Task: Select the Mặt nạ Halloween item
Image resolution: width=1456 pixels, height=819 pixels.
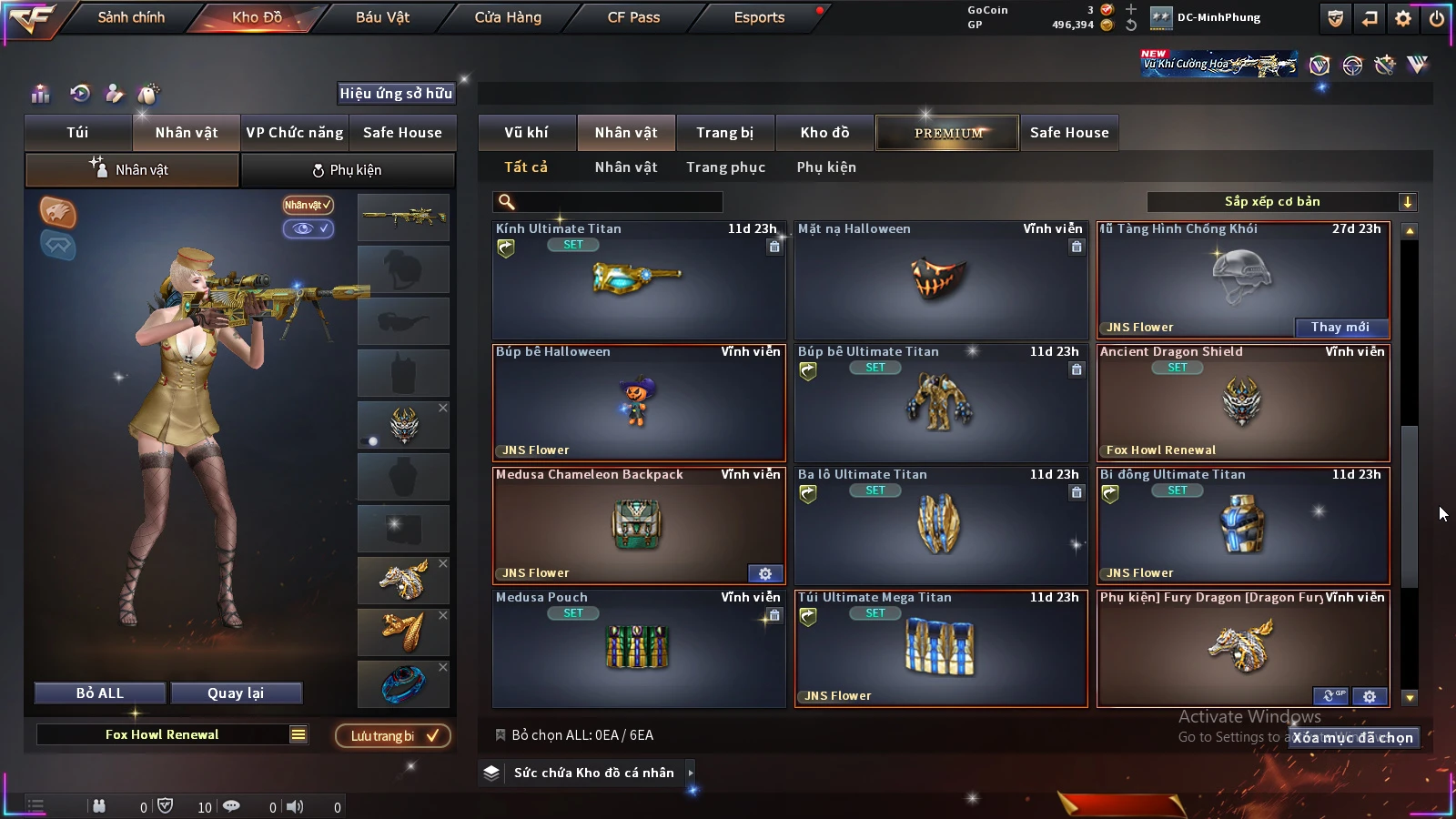Action: (941, 280)
